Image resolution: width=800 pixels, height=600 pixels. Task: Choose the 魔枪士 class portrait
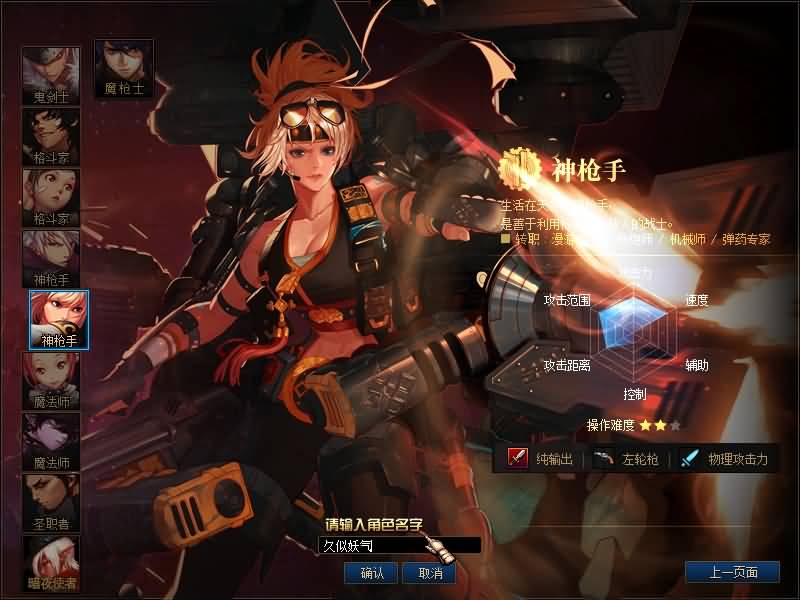pos(123,67)
